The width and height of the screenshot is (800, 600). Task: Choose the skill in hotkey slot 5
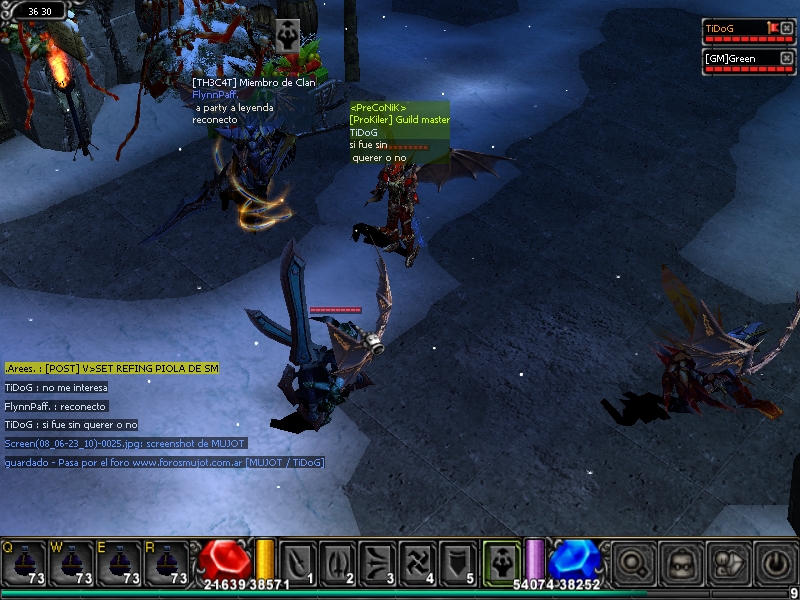[x=458, y=562]
